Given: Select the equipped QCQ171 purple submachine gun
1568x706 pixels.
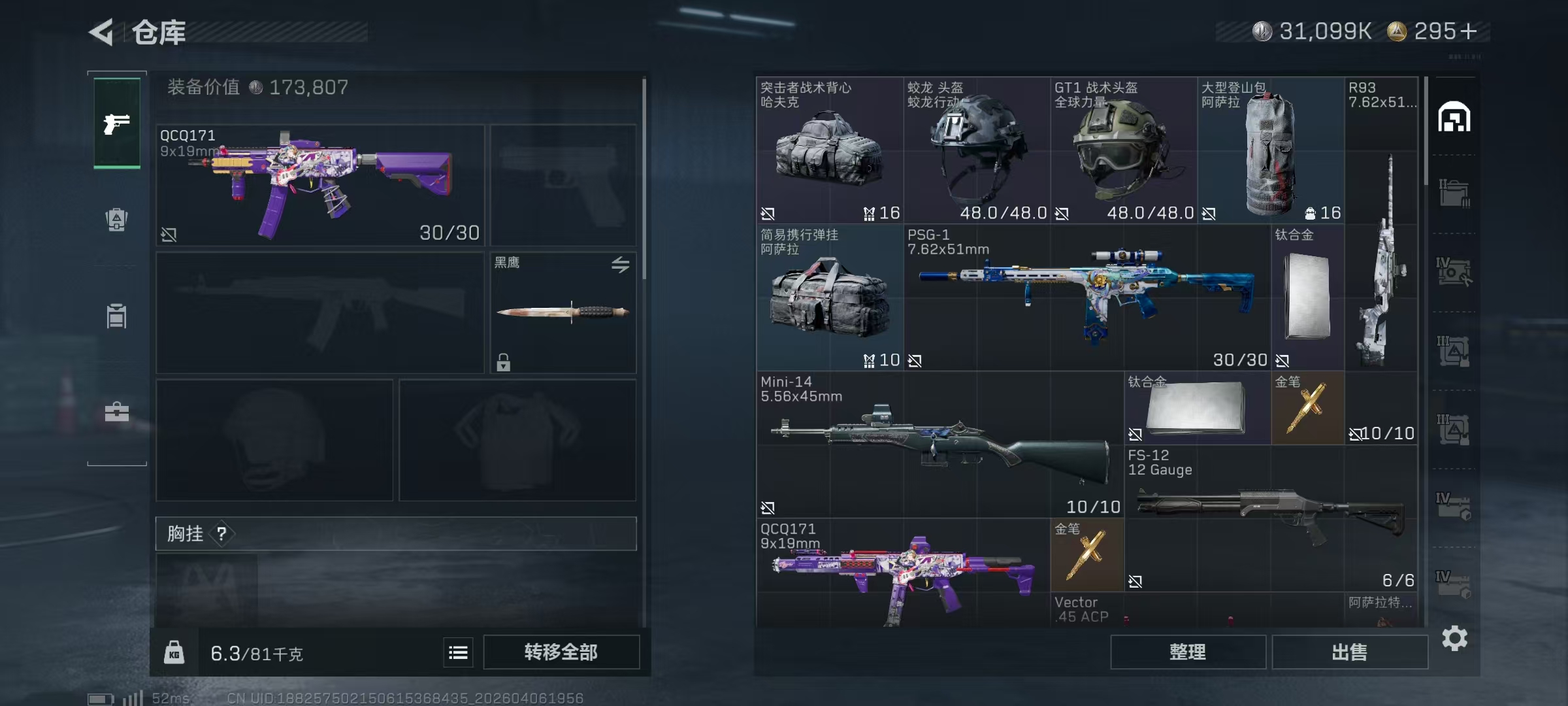Looking at the screenshot, I should click(320, 185).
